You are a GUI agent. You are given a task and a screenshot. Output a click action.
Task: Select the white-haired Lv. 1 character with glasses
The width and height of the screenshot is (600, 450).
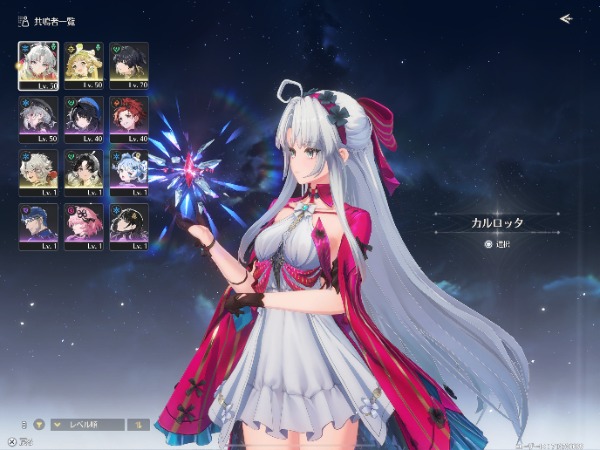click(x=38, y=172)
